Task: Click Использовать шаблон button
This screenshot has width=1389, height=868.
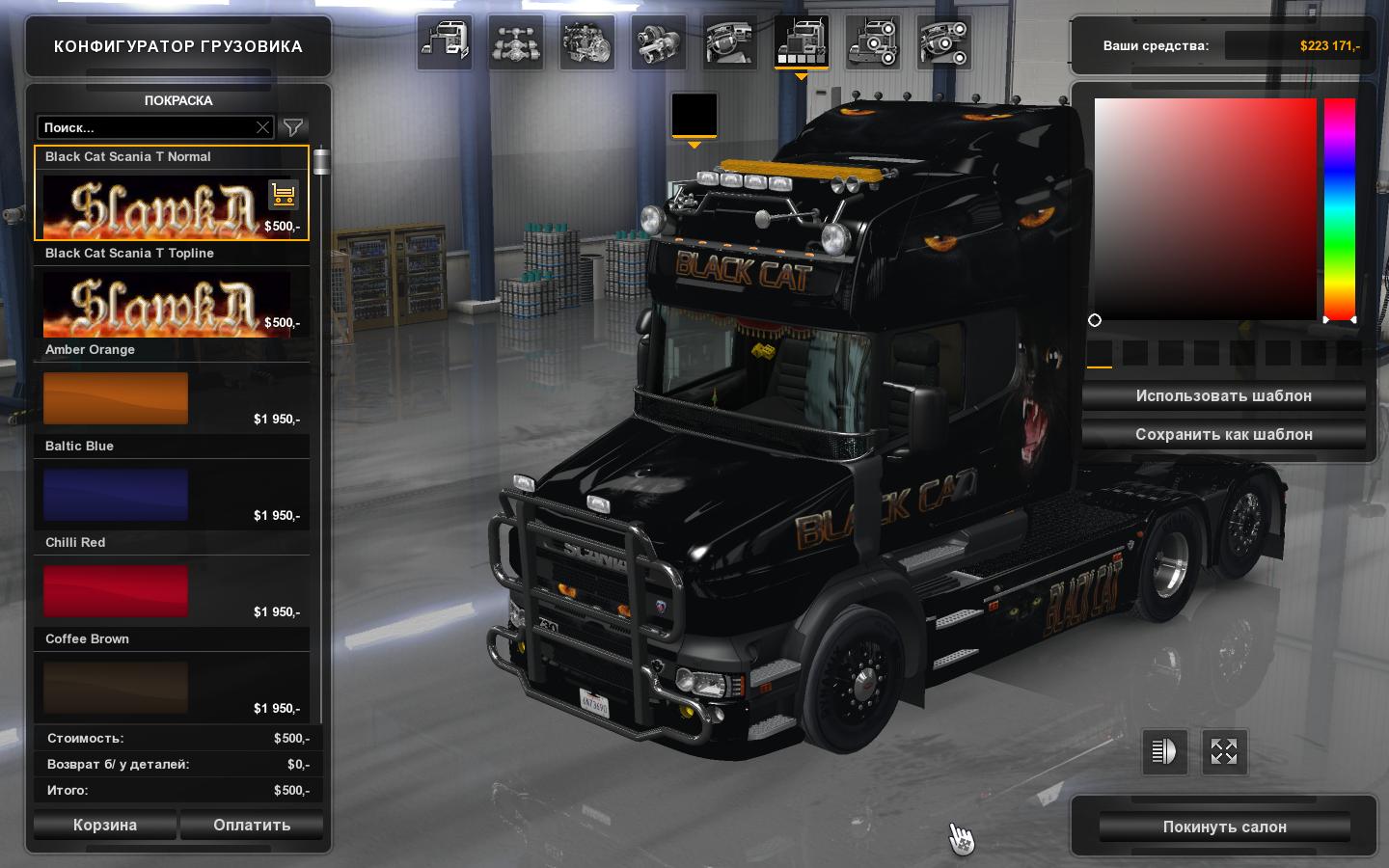Action: pos(1223,396)
